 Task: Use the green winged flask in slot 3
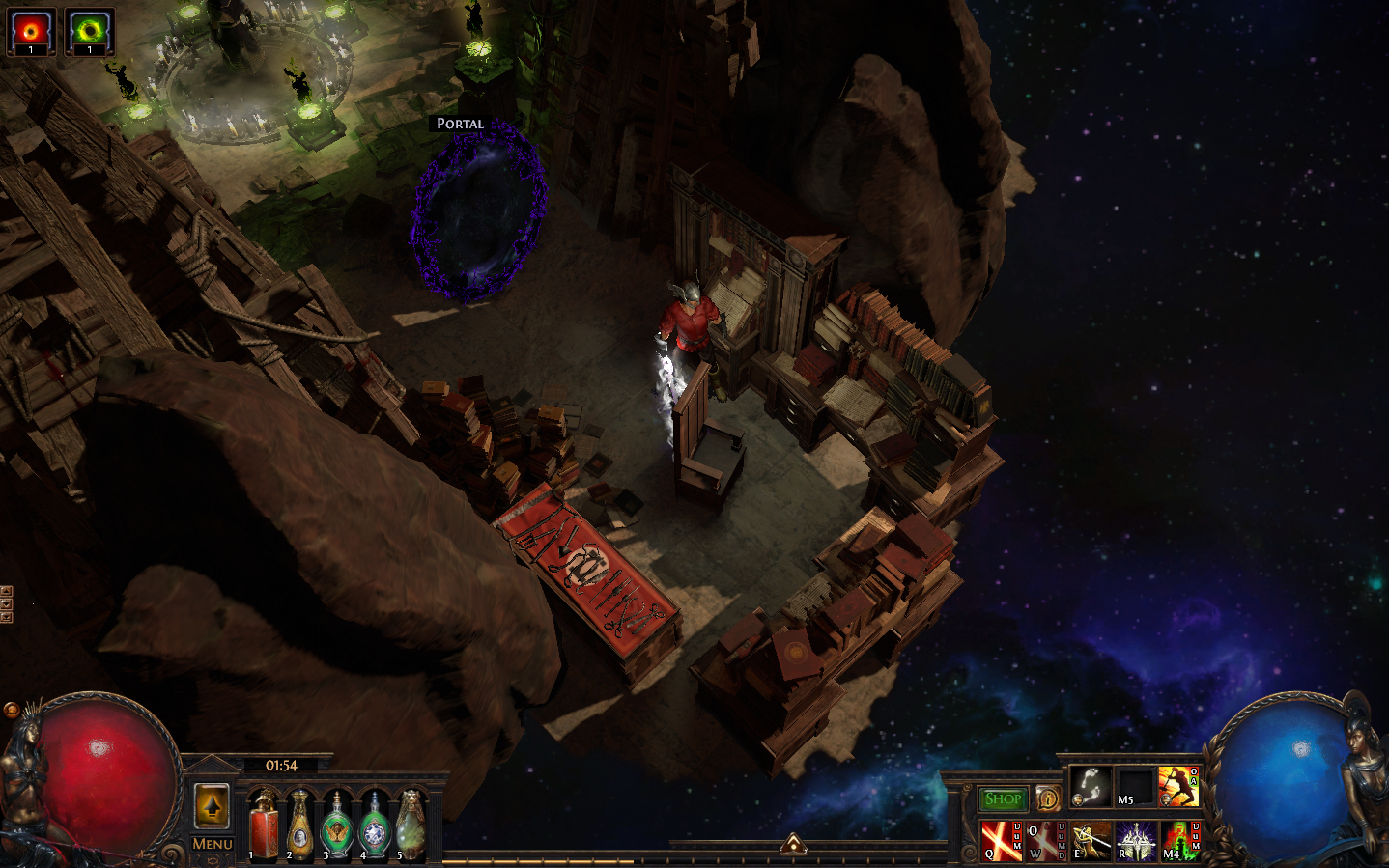coord(337,826)
